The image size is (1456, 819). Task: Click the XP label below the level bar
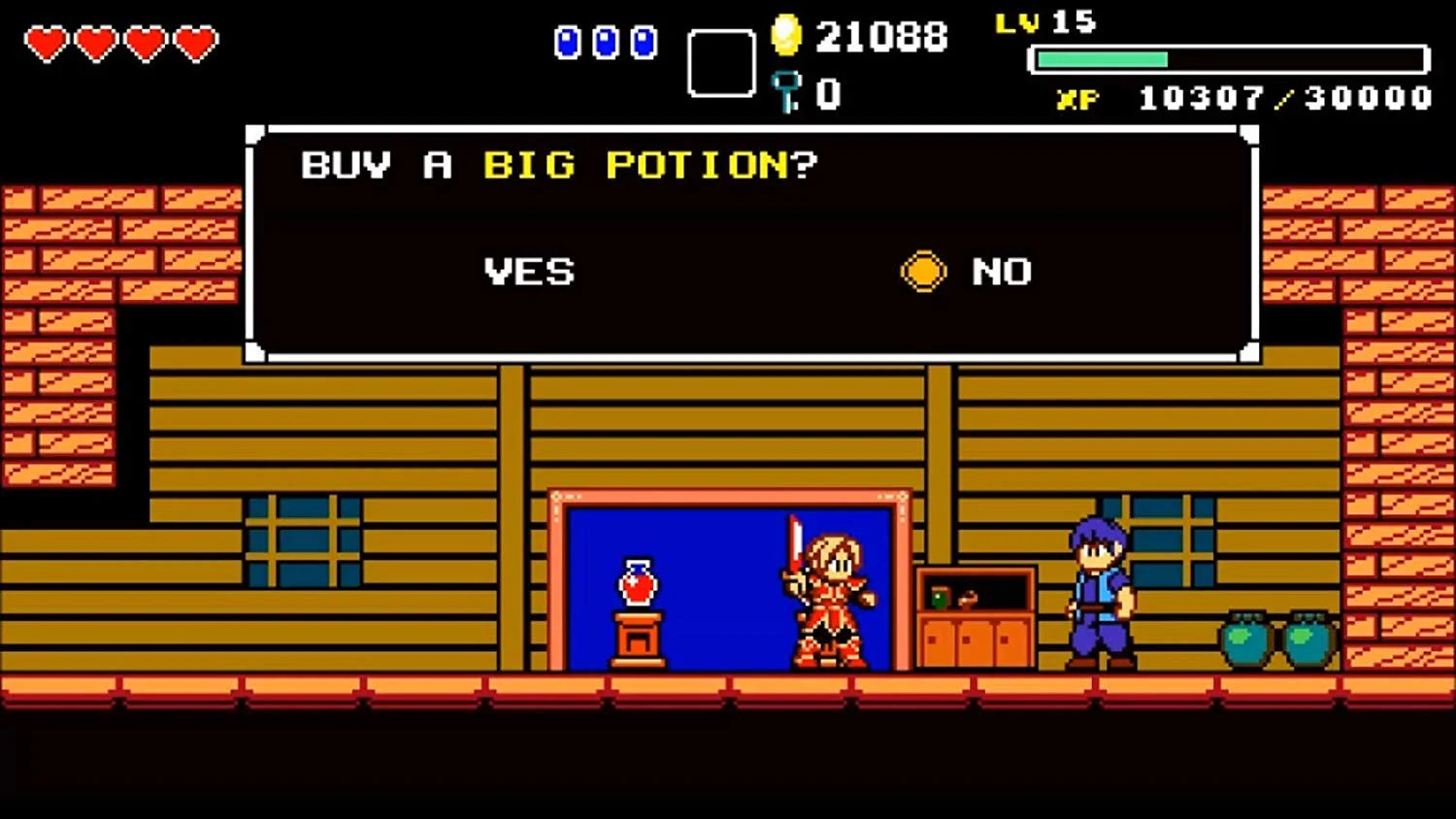point(1075,98)
